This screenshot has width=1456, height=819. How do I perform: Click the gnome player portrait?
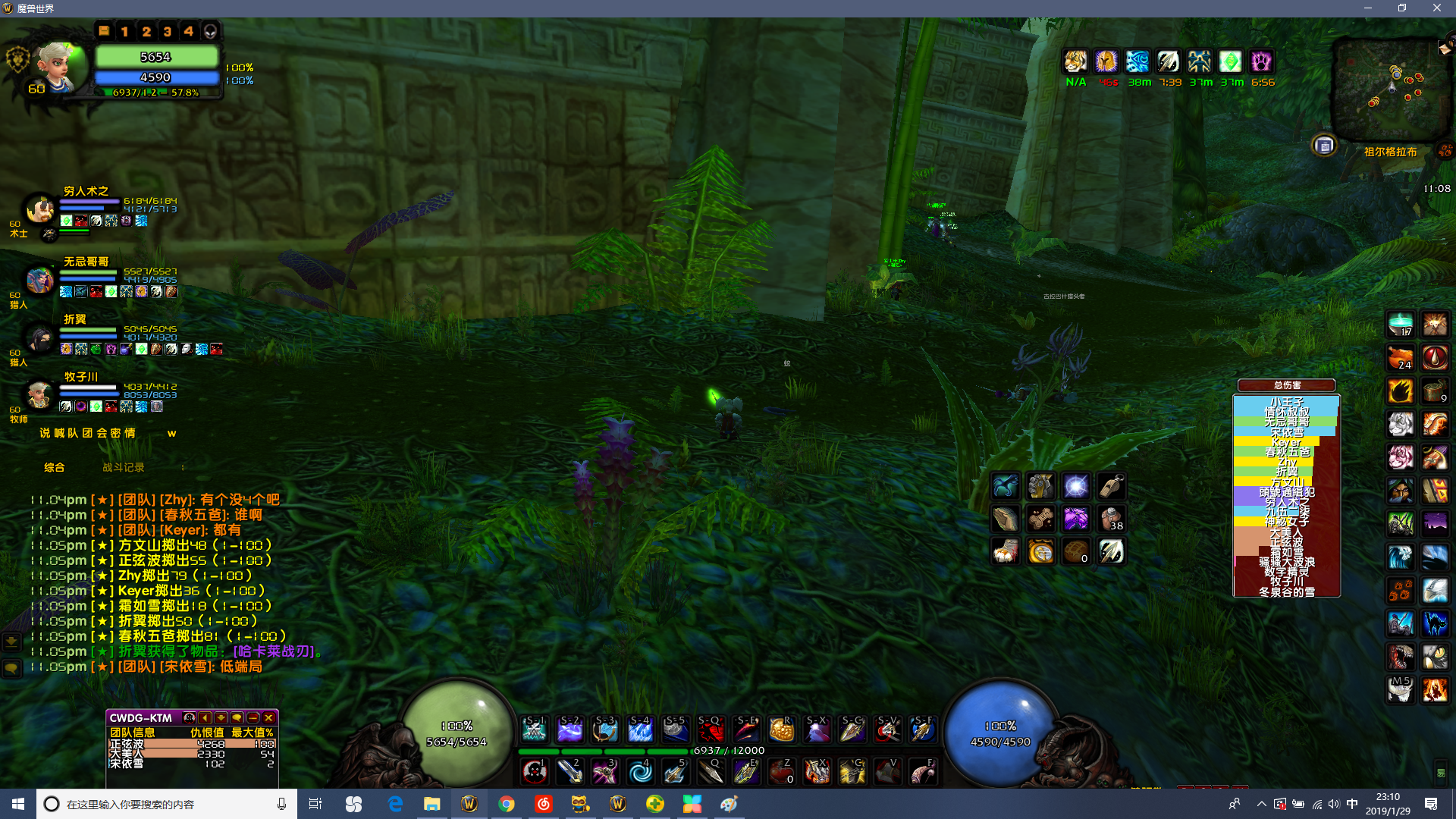pos(57,68)
